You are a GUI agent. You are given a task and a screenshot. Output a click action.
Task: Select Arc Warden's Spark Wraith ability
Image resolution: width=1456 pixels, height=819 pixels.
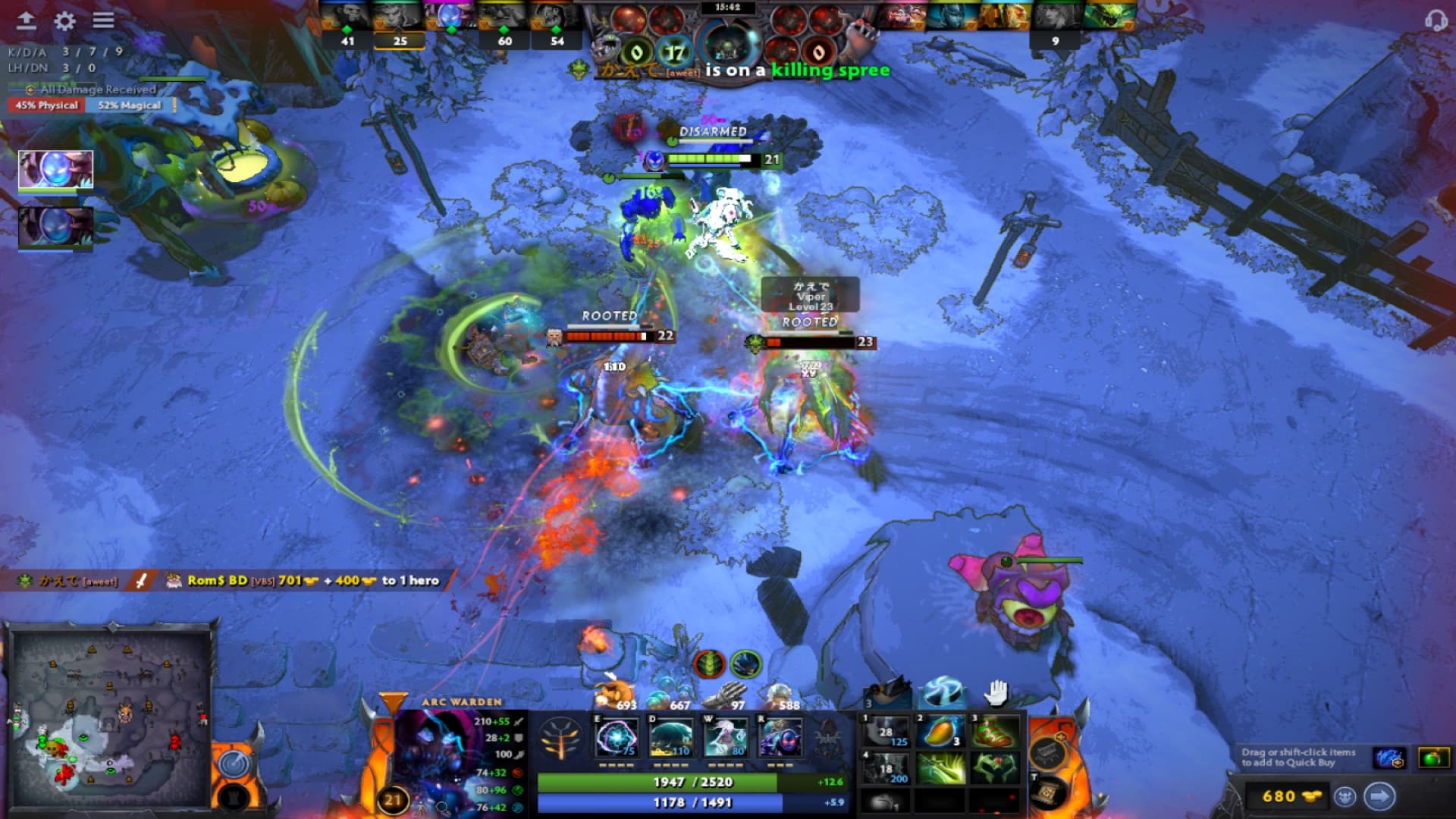724,737
